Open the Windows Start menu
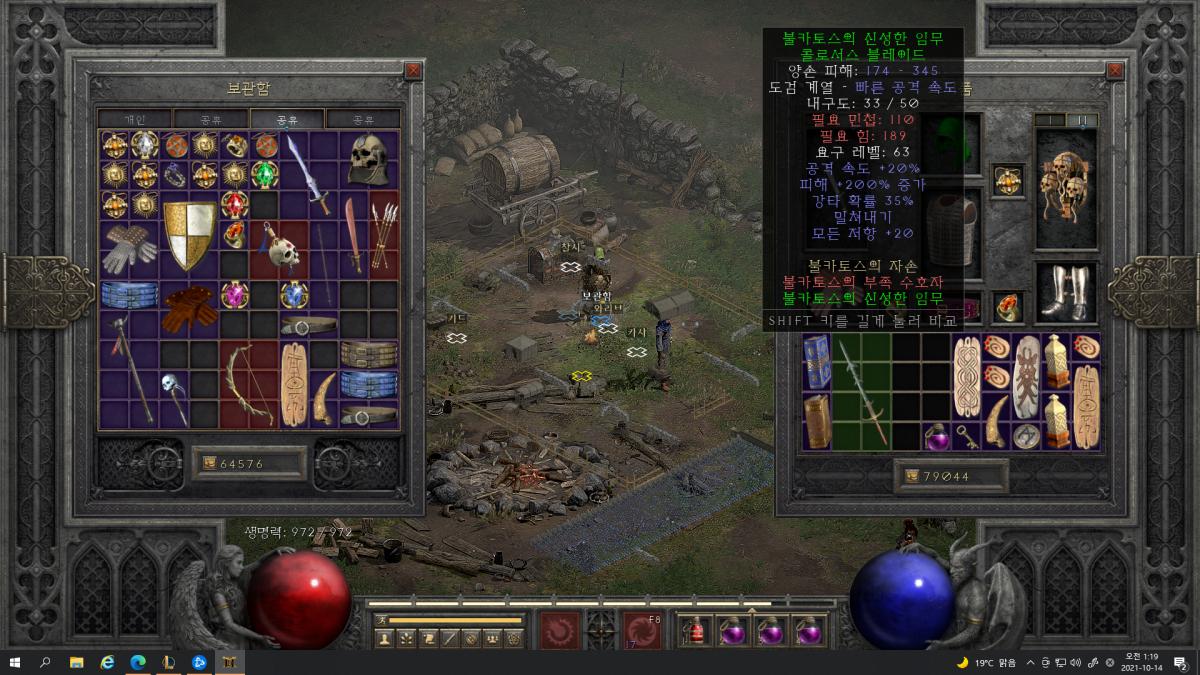This screenshot has height=675, width=1200. pyautogui.click(x=15, y=662)
